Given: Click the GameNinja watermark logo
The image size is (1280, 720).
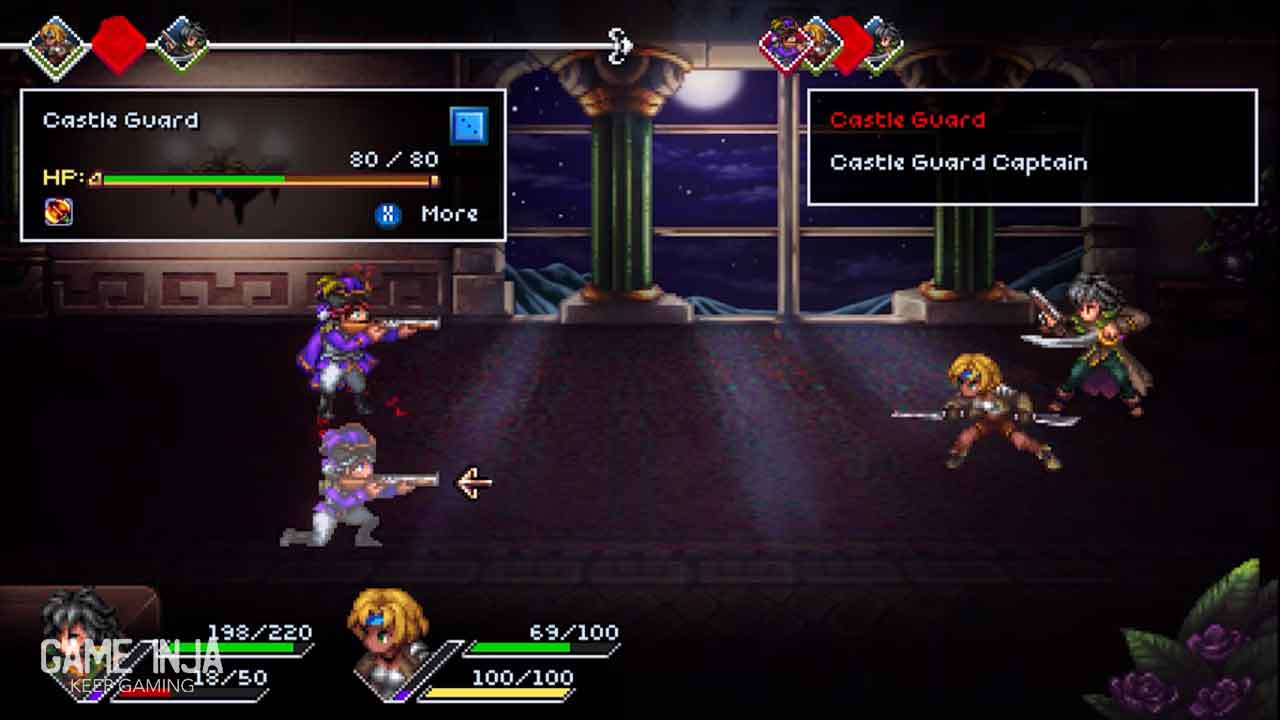Looking at the screenshot, I should pyautogui.click(x=131, y=663).
